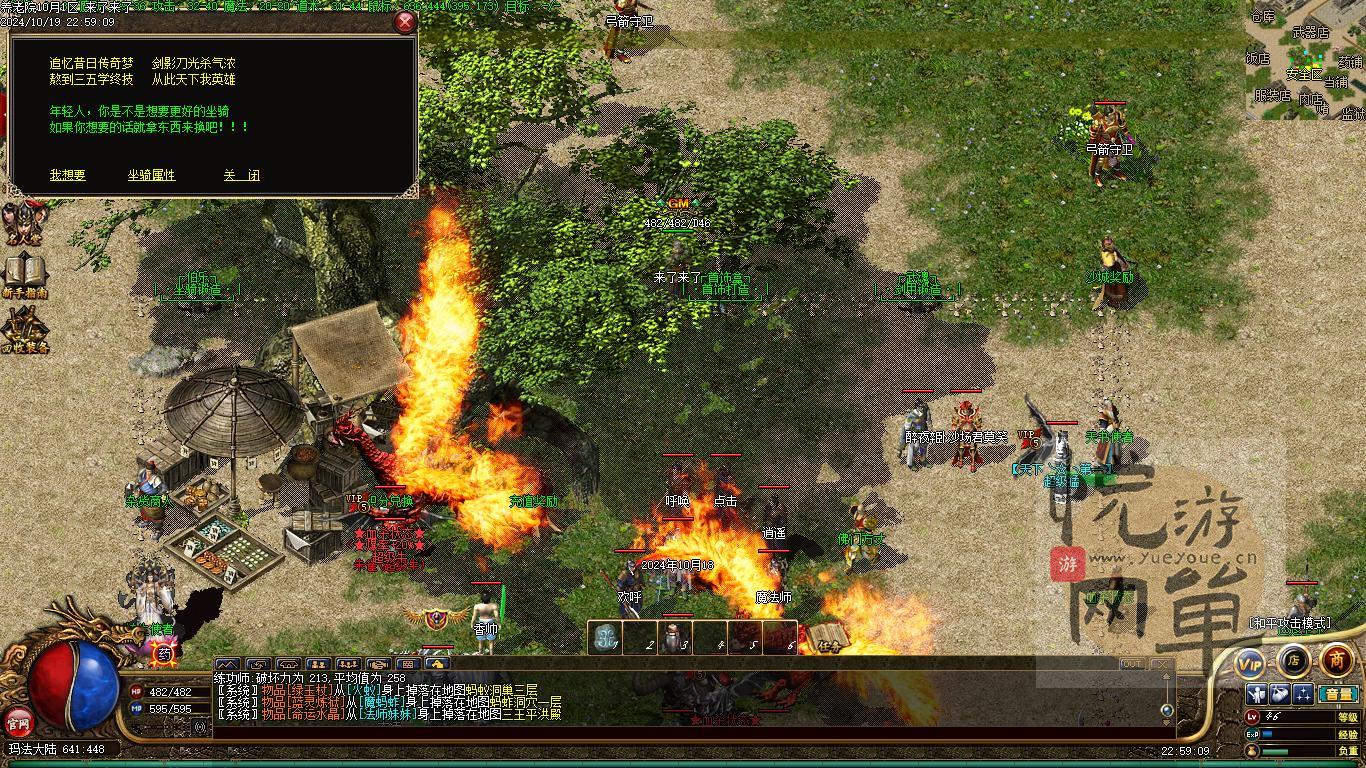
Task: Open the 店 shop round button
Action: pos(1293,660)
